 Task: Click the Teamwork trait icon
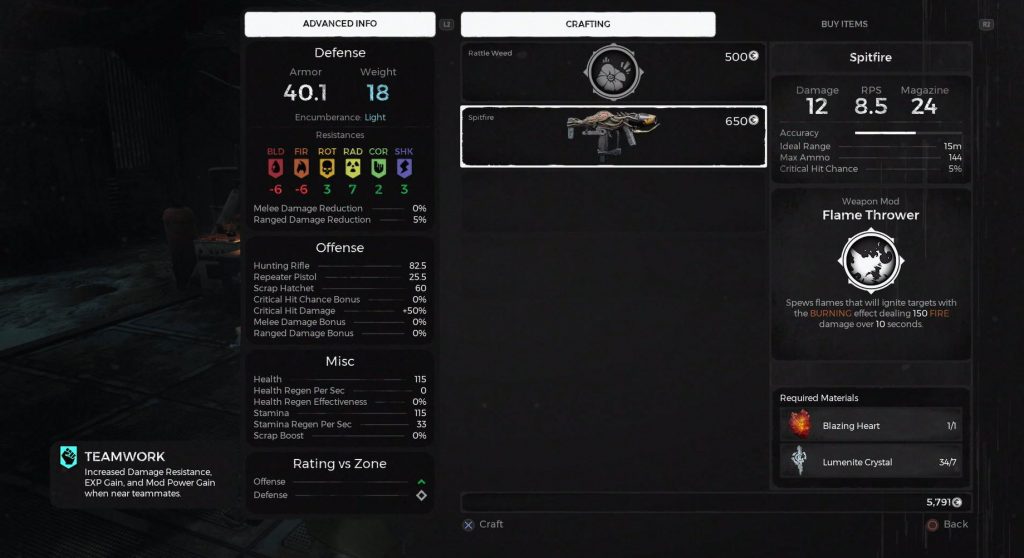[69, 457]
